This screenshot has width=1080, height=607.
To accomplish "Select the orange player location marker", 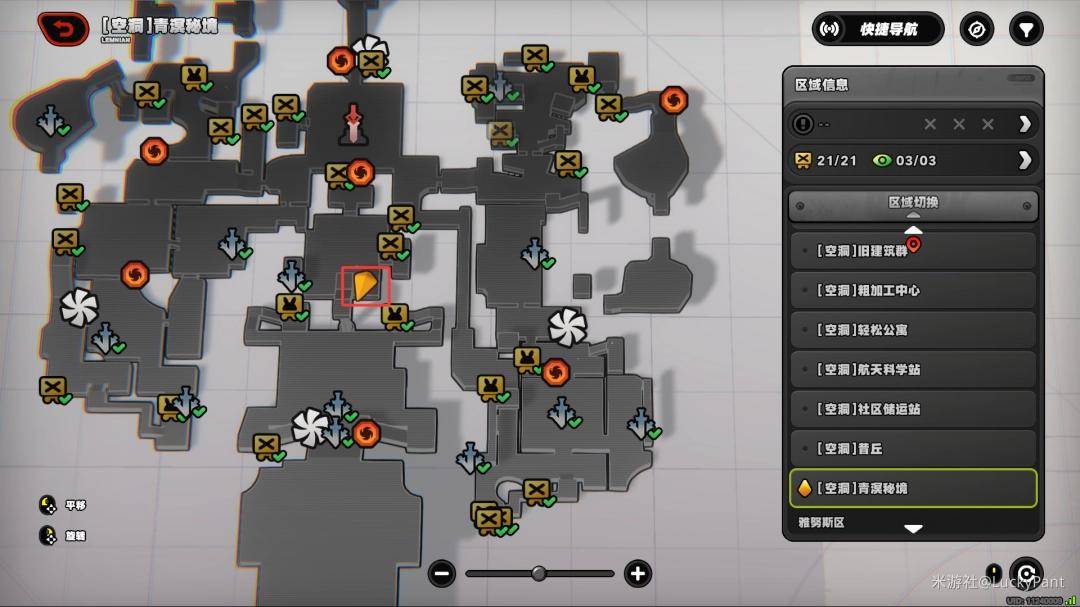I will pyautogui.click(x=365, y=286).
